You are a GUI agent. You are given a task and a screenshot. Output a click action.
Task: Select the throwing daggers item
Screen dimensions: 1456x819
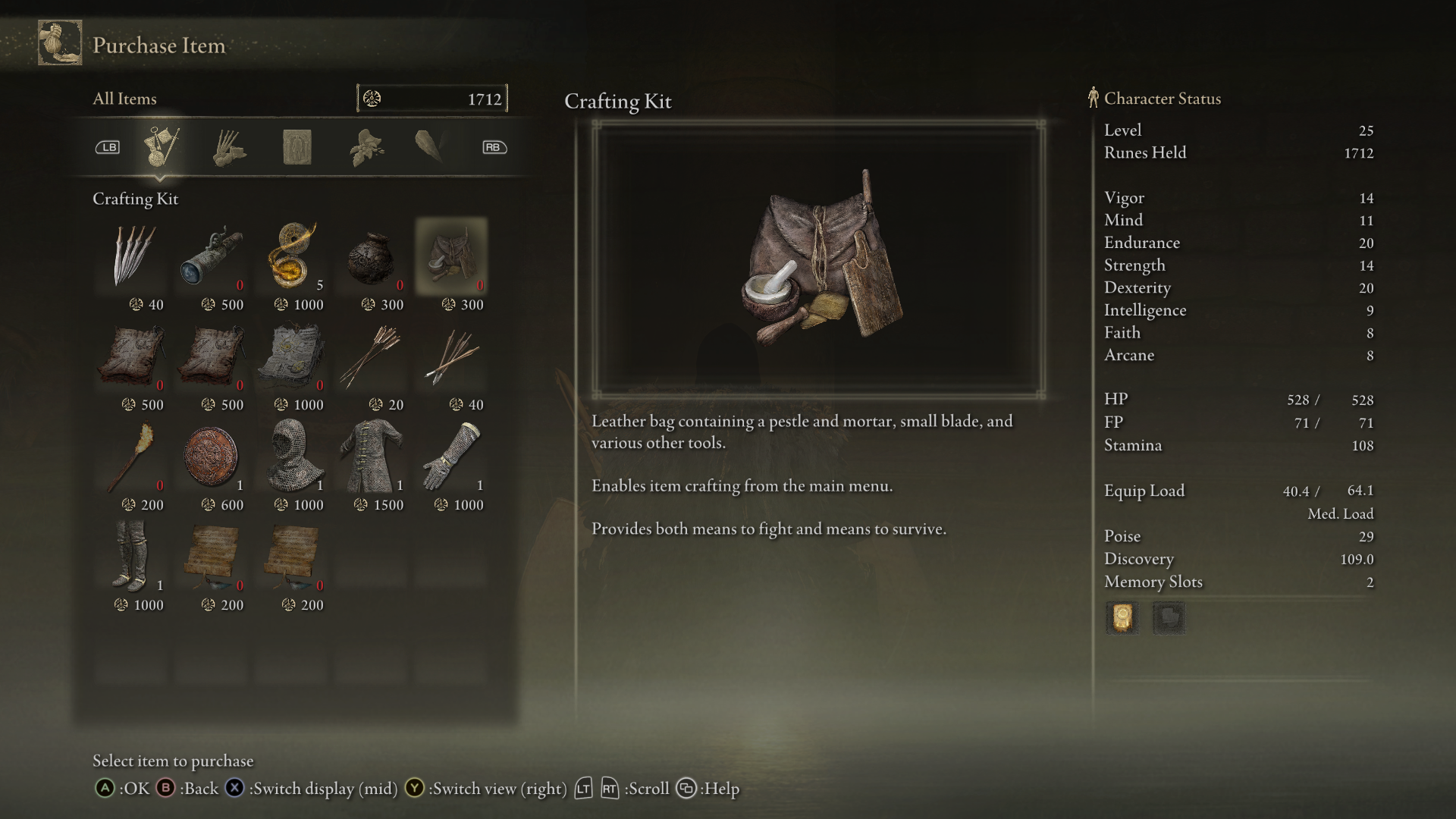click(x=132, y=256)
